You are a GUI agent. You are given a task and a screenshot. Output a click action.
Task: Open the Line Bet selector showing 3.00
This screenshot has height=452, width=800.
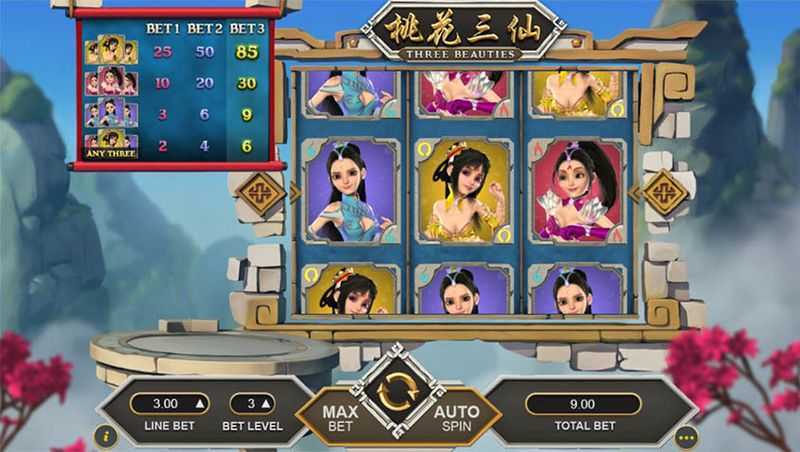pyautogui.click(x=168, y=404)
